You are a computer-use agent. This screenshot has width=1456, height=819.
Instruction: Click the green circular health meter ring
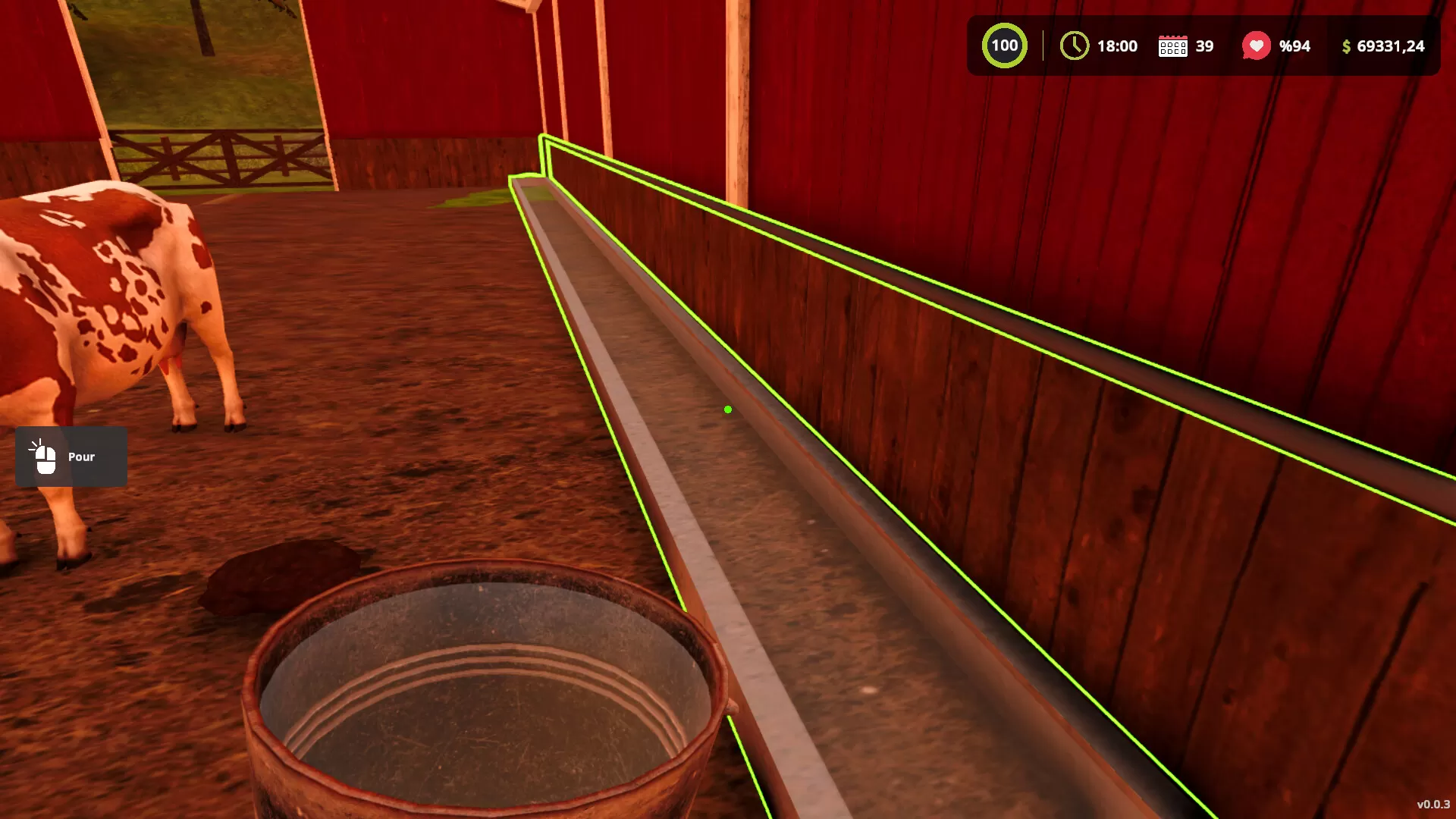1004,45
